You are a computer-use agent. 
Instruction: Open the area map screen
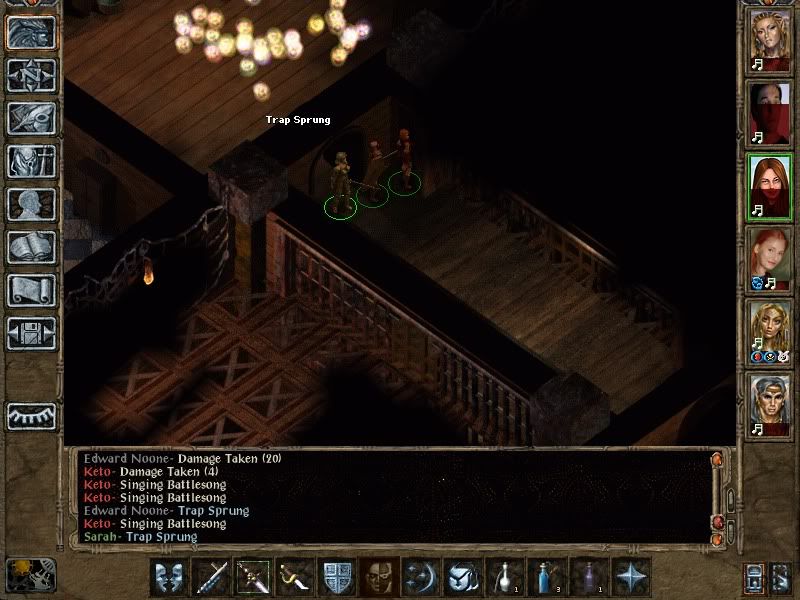31,75
